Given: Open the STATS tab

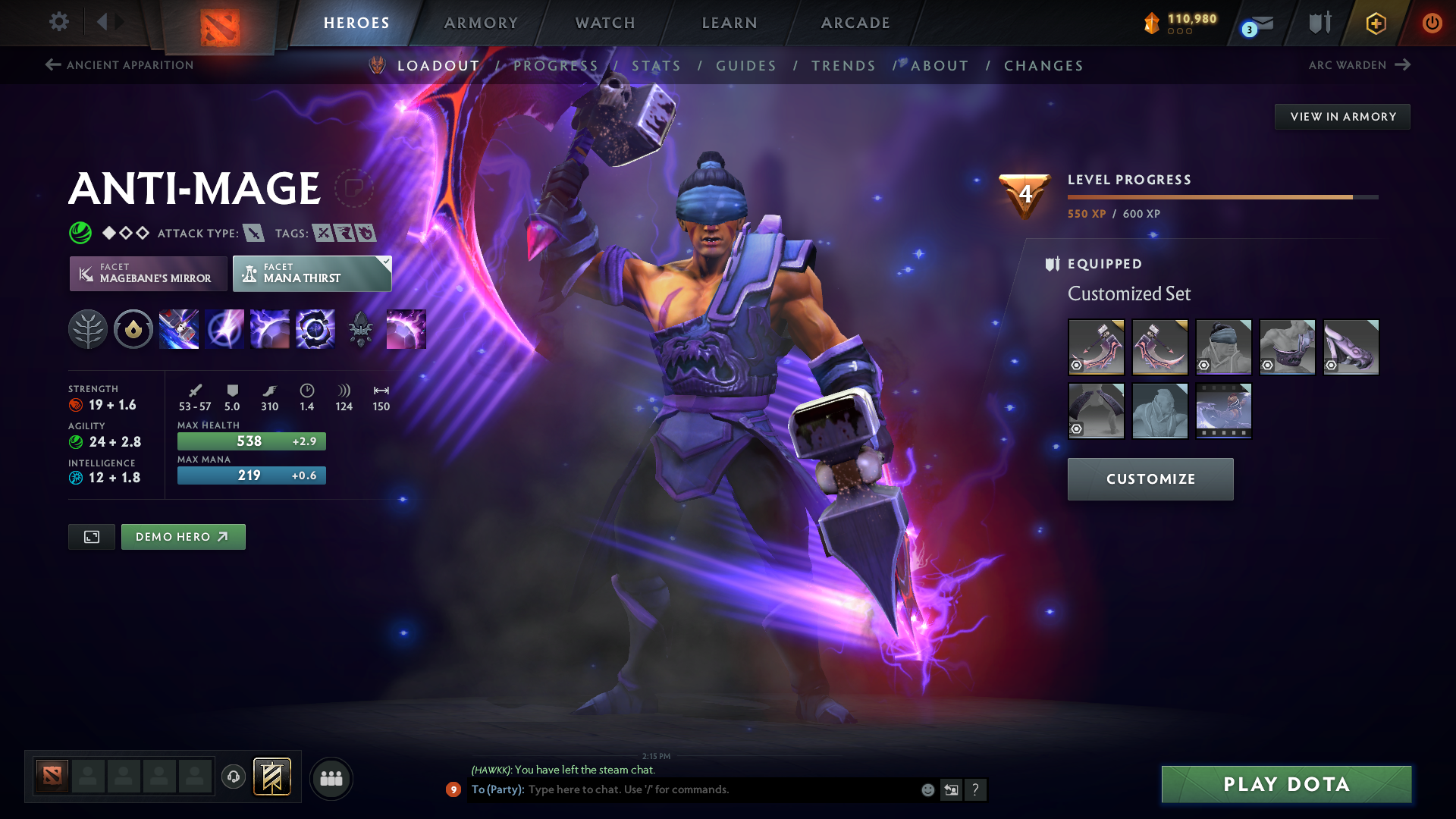Looking at the screenshot, I should (x=656, y=65).
